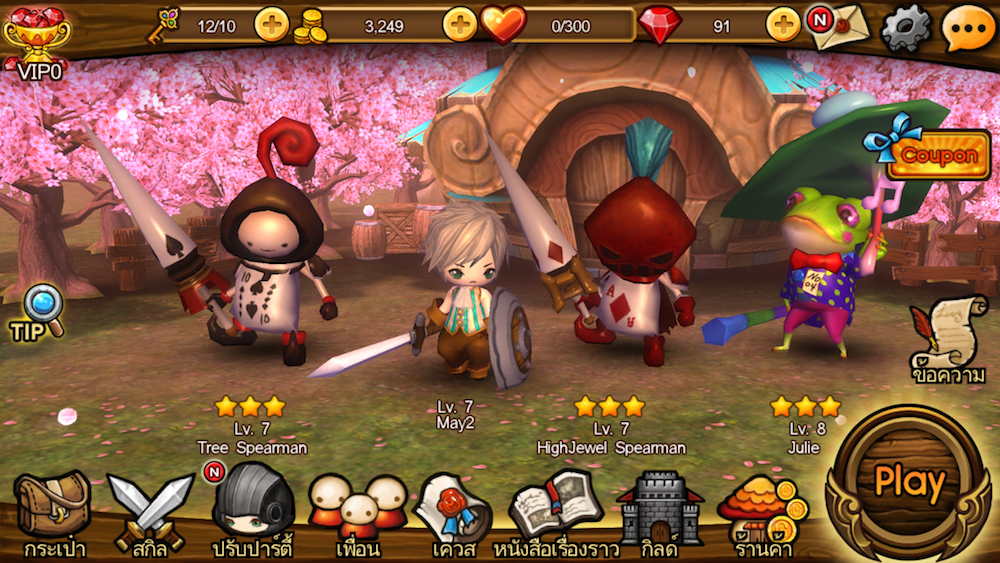Add more keys with the plus button

[x=271, y=24]
